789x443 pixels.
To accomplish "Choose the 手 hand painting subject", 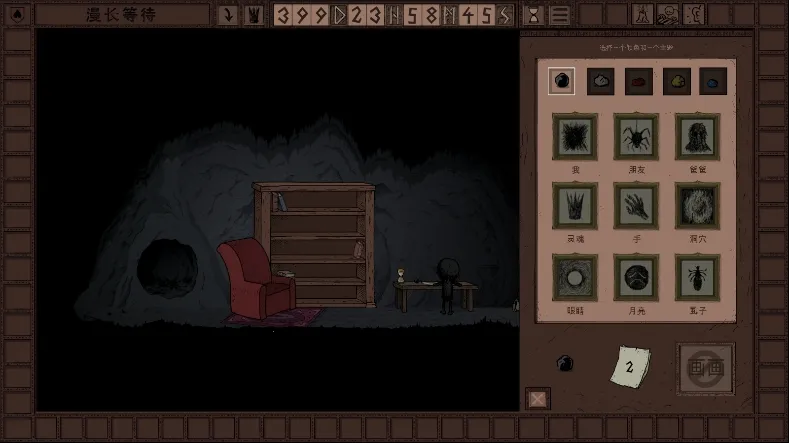I will coord(637,206).
